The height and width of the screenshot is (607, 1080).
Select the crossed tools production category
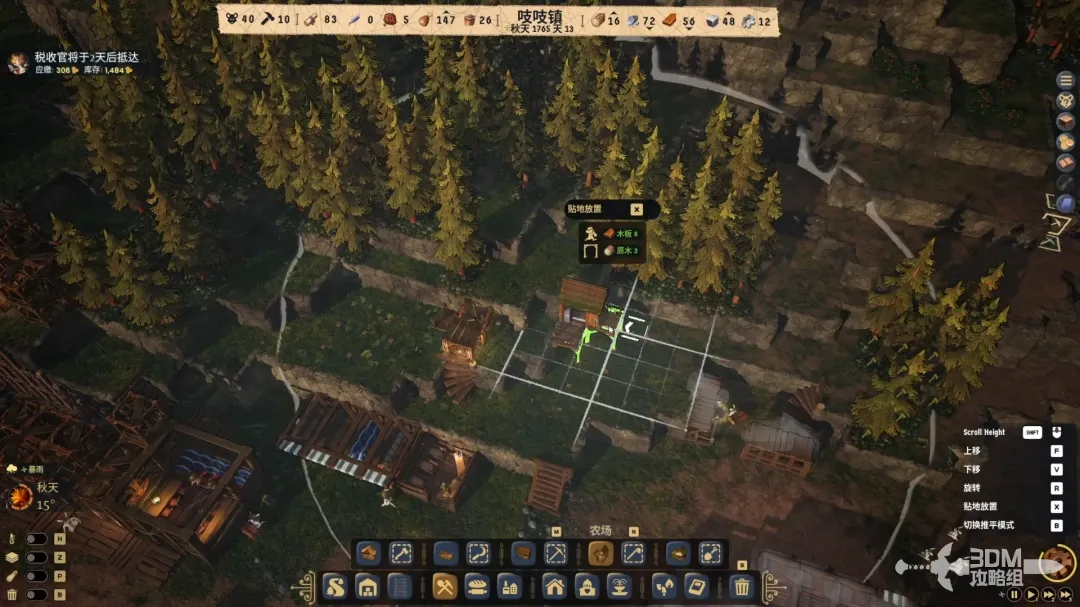click(446, 586)
